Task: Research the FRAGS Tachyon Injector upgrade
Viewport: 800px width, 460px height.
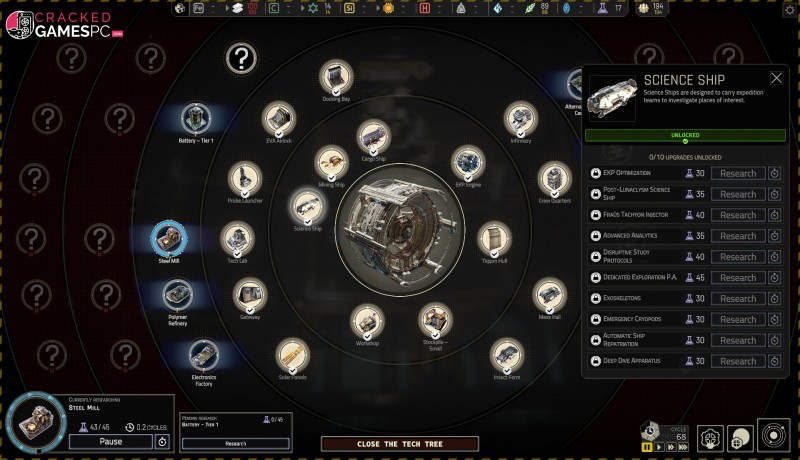Action: [x=738, y=215]
